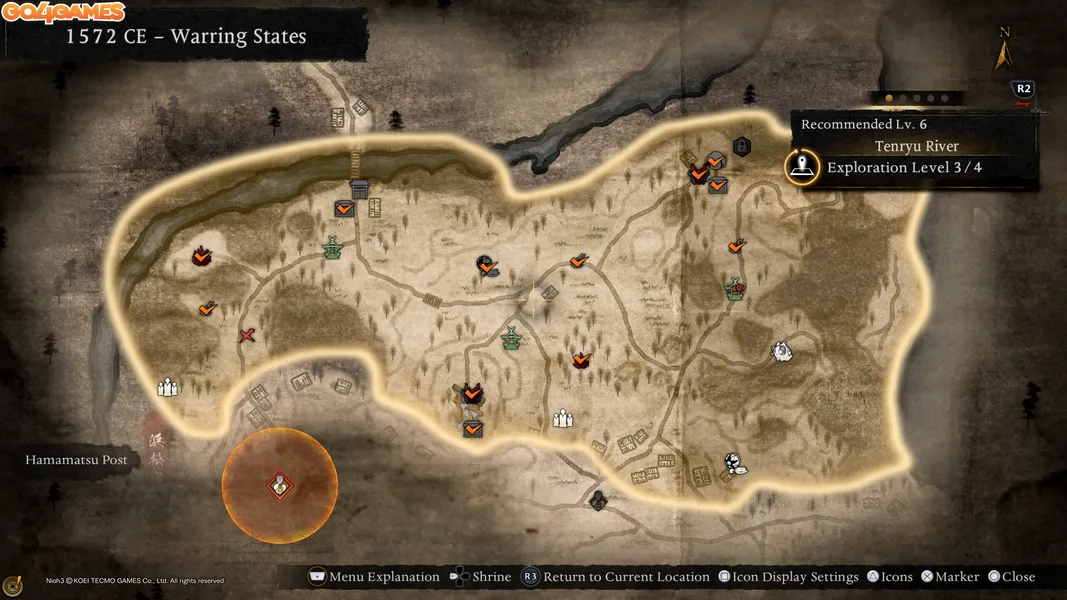Select the red X marker on the map
The height and width of the screenshot is (600, 1067).
point(247,335)
